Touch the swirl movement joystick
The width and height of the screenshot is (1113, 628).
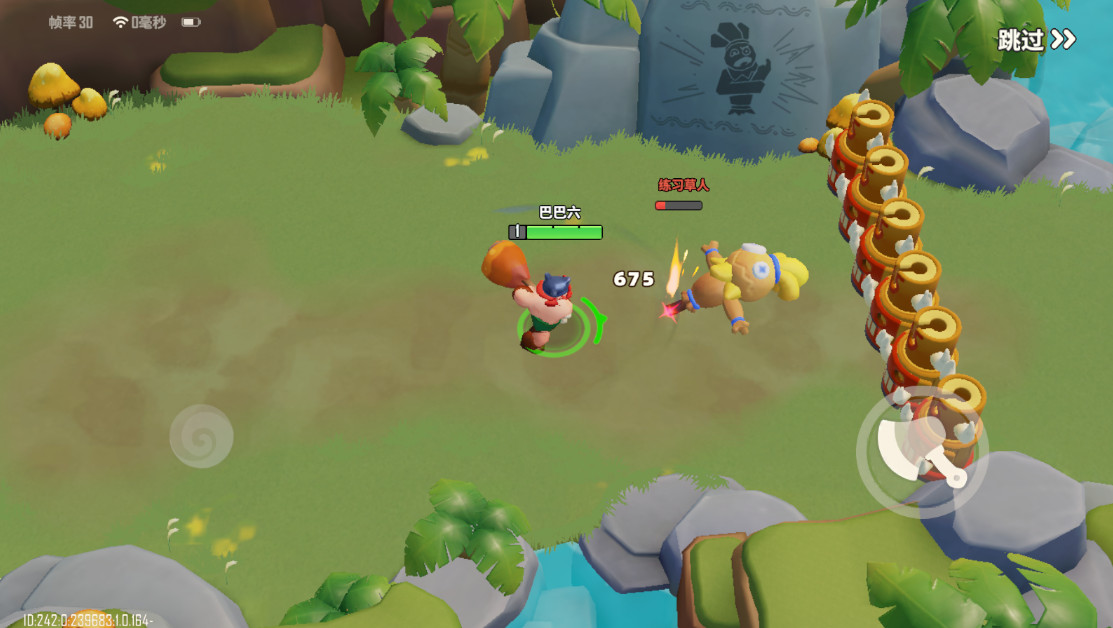click(201, 436)
